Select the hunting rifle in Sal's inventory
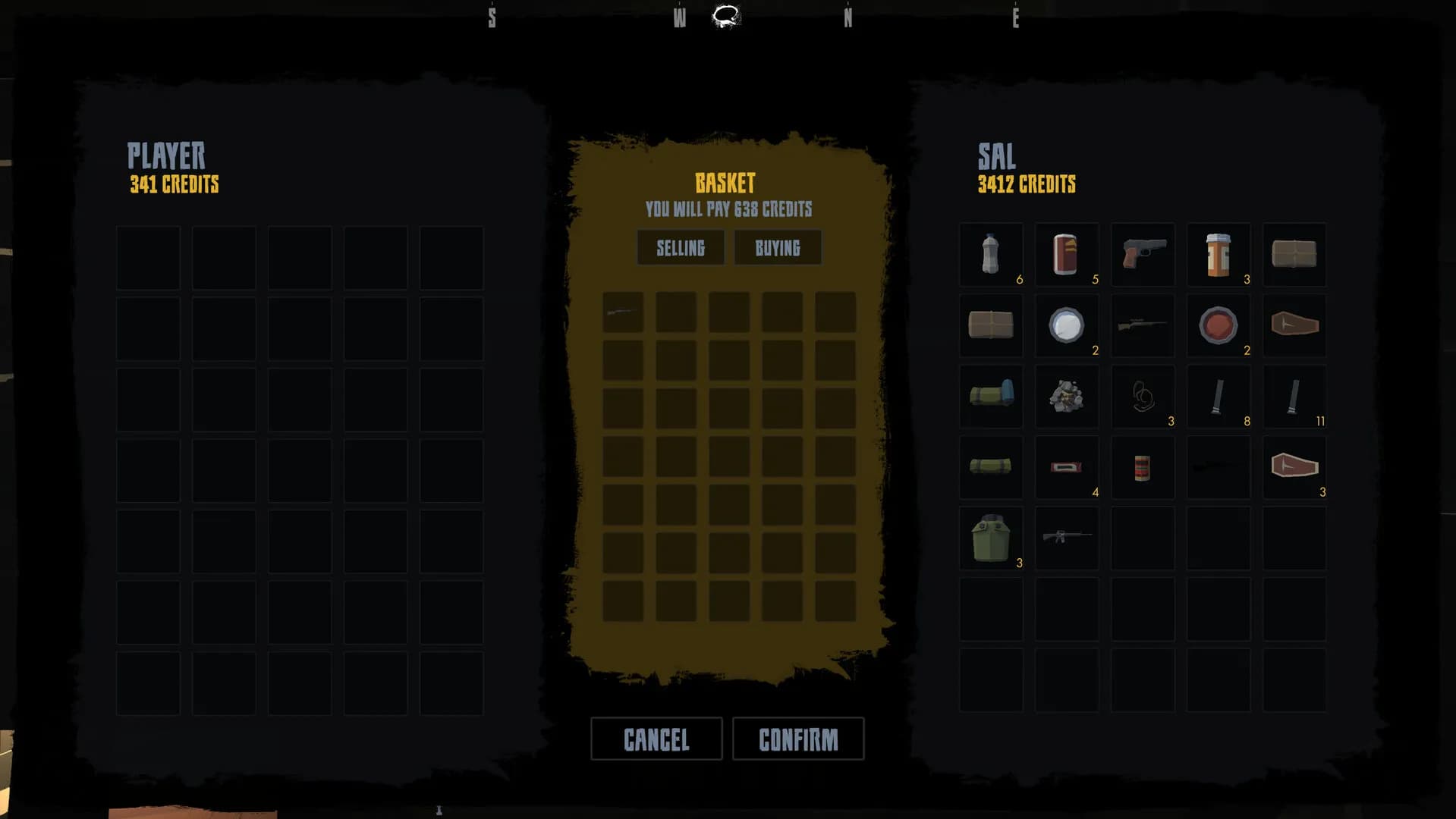Image resolution: width=1456 pixels, height=819 pixels. [x=1143, y=325]
